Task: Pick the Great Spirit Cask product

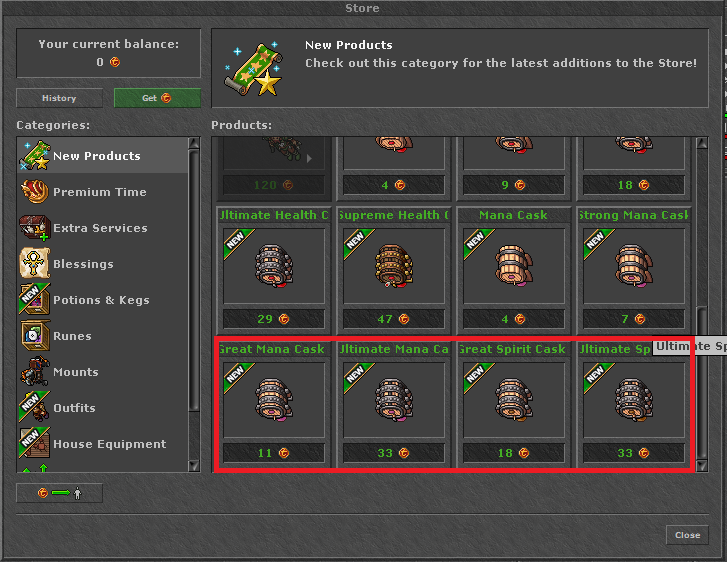Action: point(513,400)
